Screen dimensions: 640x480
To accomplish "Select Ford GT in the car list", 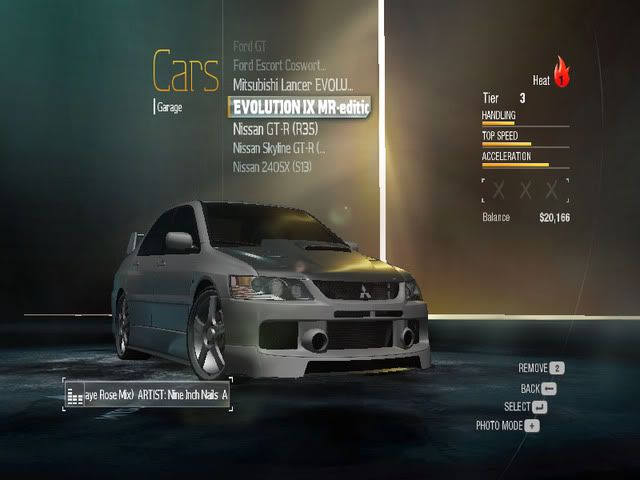I will tap(252, 46).
